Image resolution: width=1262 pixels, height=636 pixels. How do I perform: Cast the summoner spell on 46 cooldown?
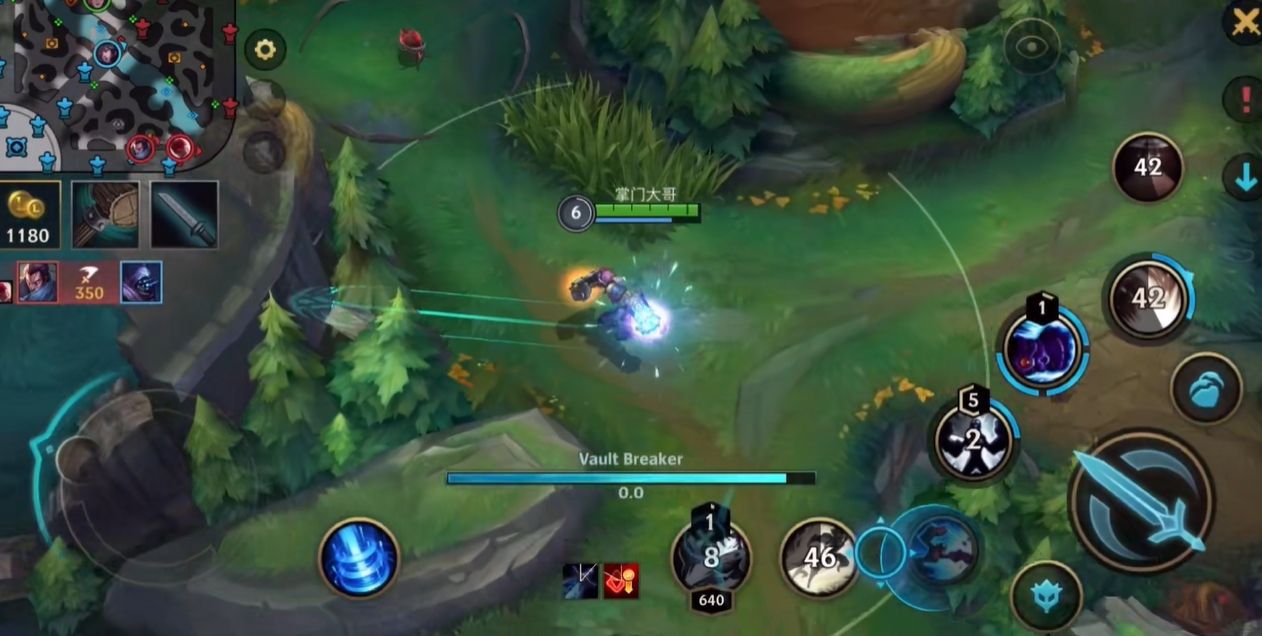coord(819,557)
